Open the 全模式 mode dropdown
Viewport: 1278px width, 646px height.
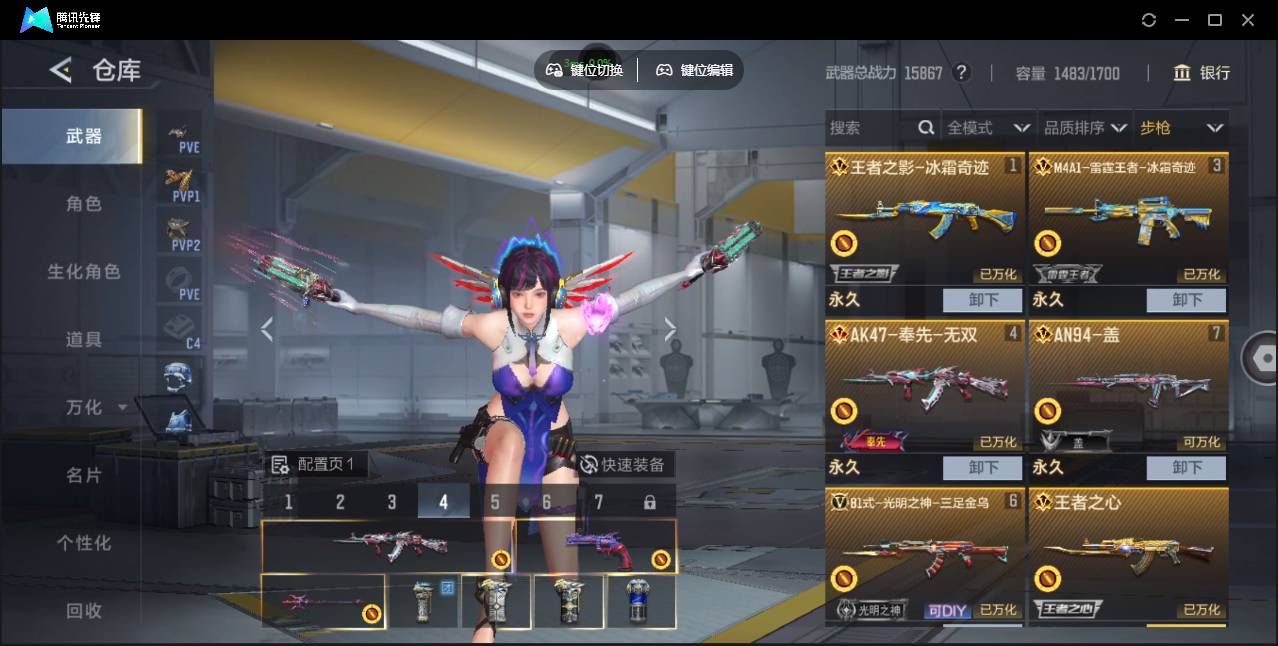(x=987, y=128)
